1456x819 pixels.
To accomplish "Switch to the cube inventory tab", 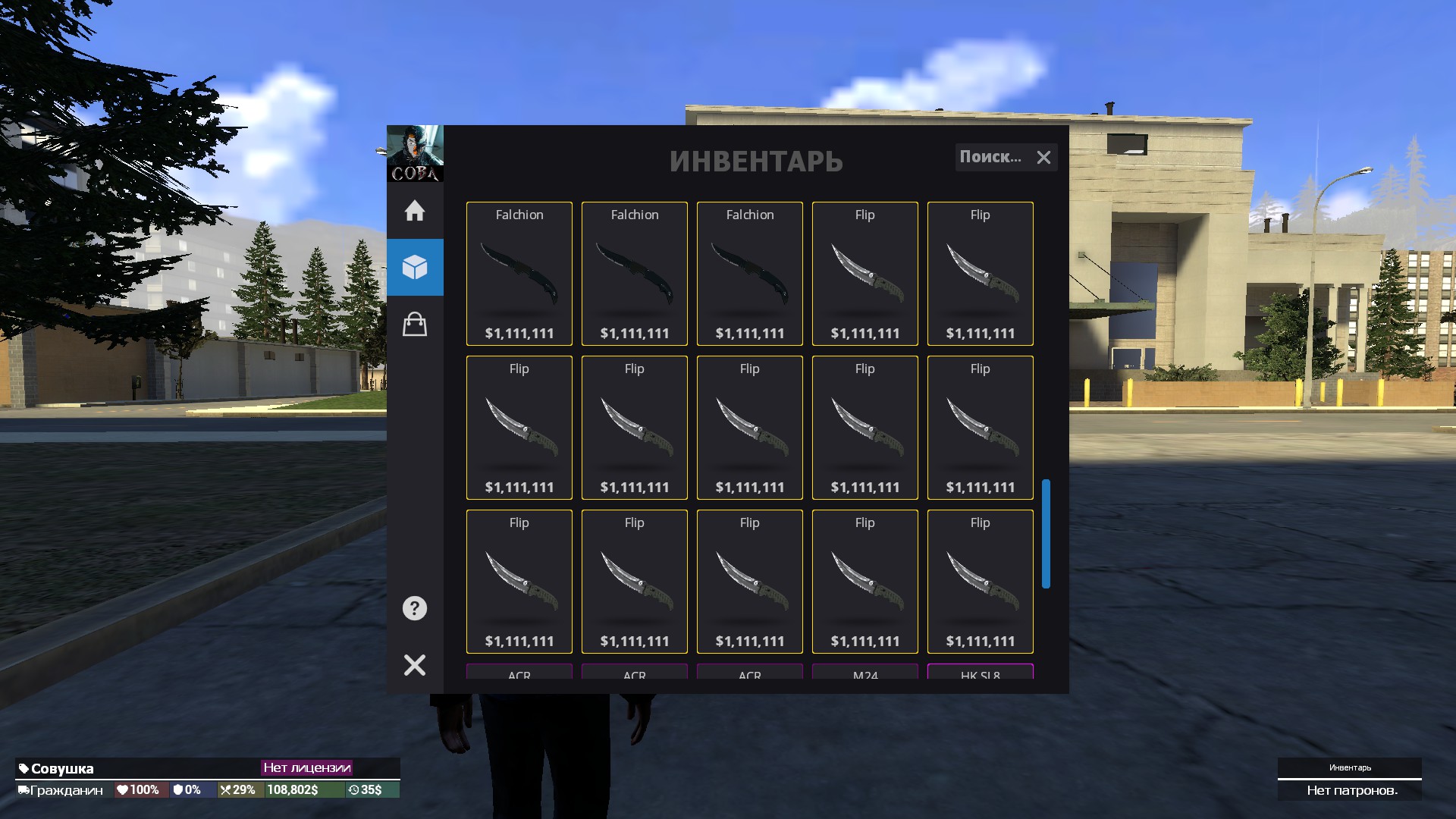I will (415, 267).
